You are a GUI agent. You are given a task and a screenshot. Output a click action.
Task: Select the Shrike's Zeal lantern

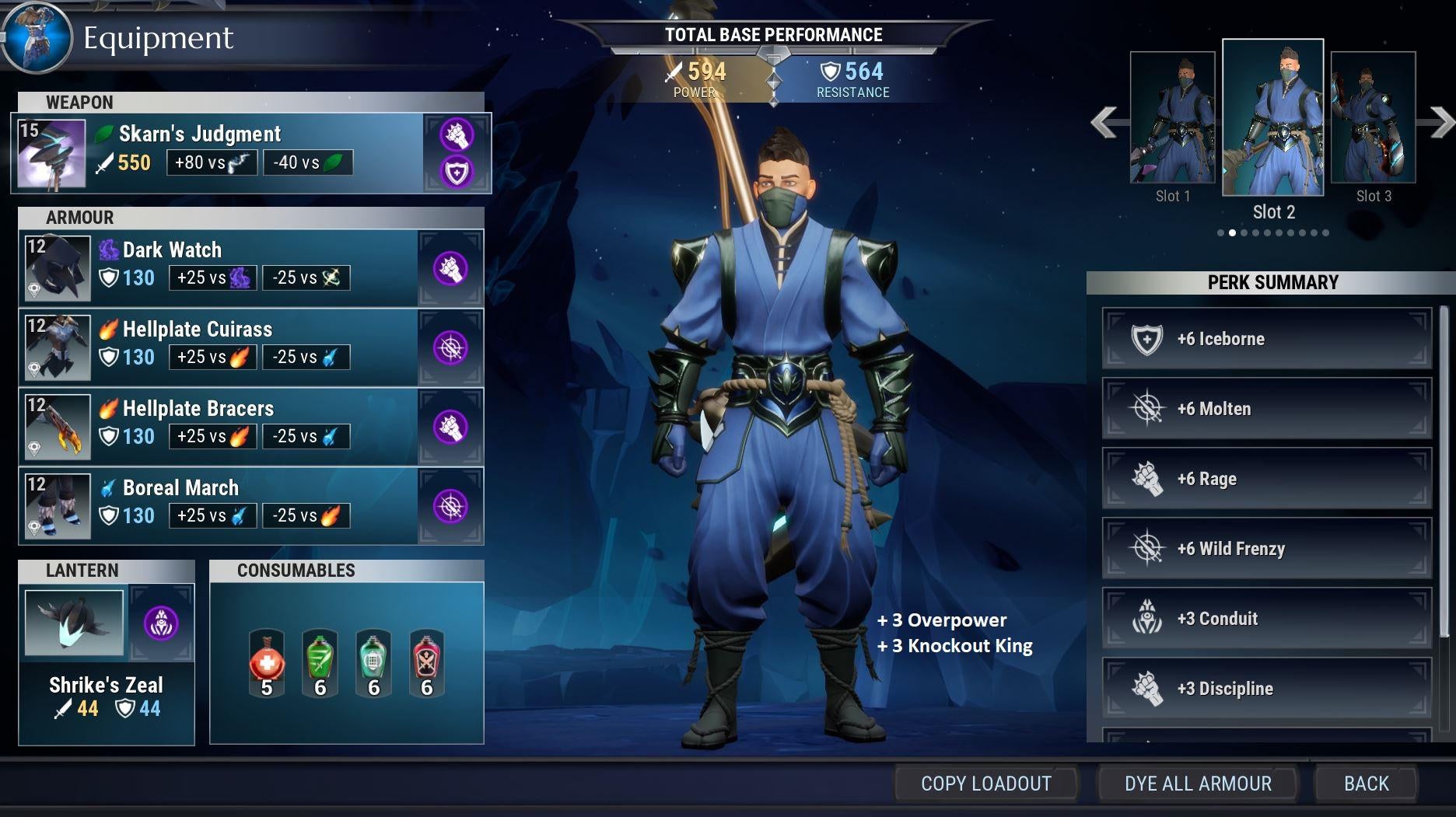point(75,623)
